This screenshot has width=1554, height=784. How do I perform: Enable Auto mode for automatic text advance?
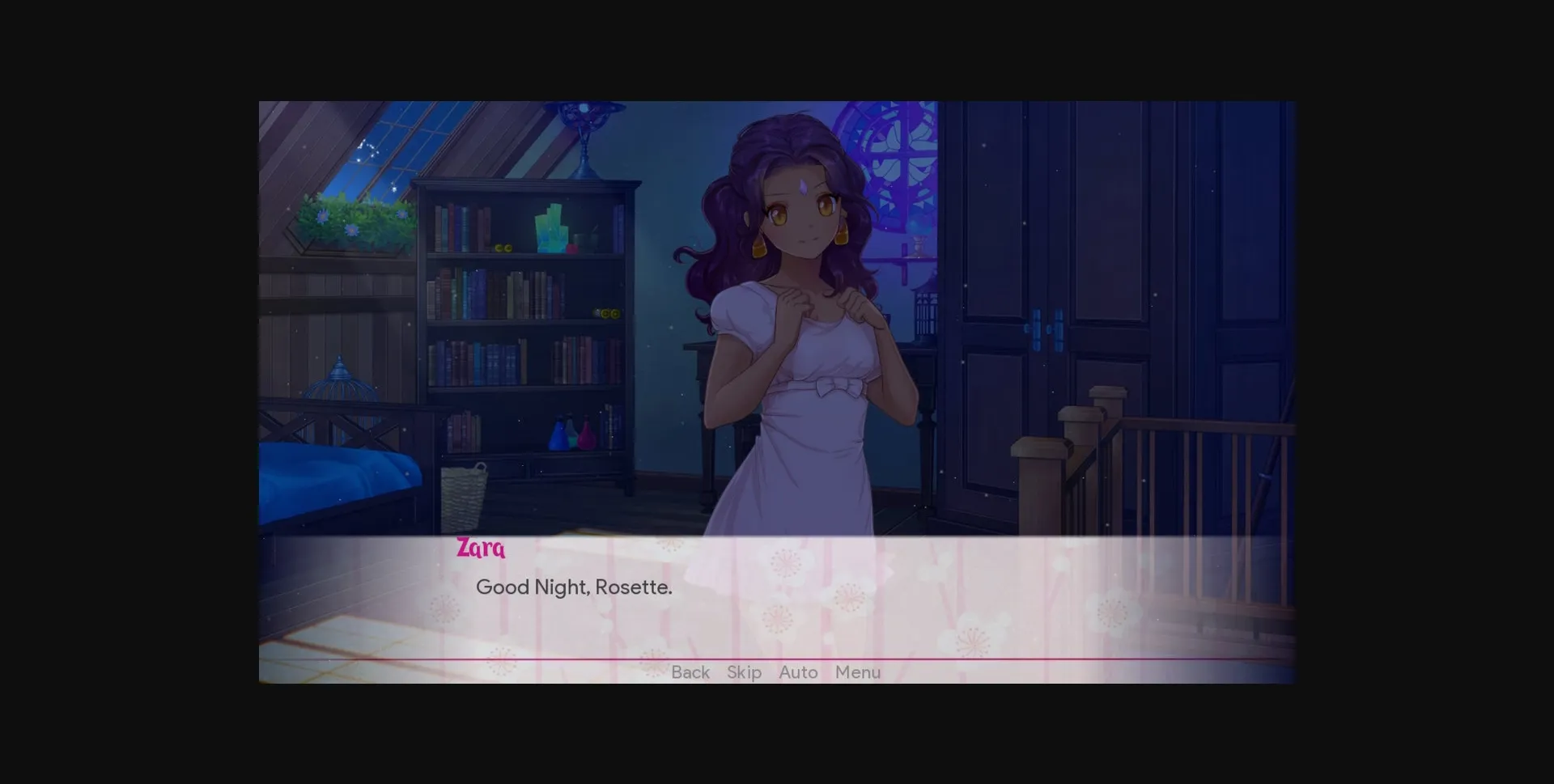(x=797, y=672)
